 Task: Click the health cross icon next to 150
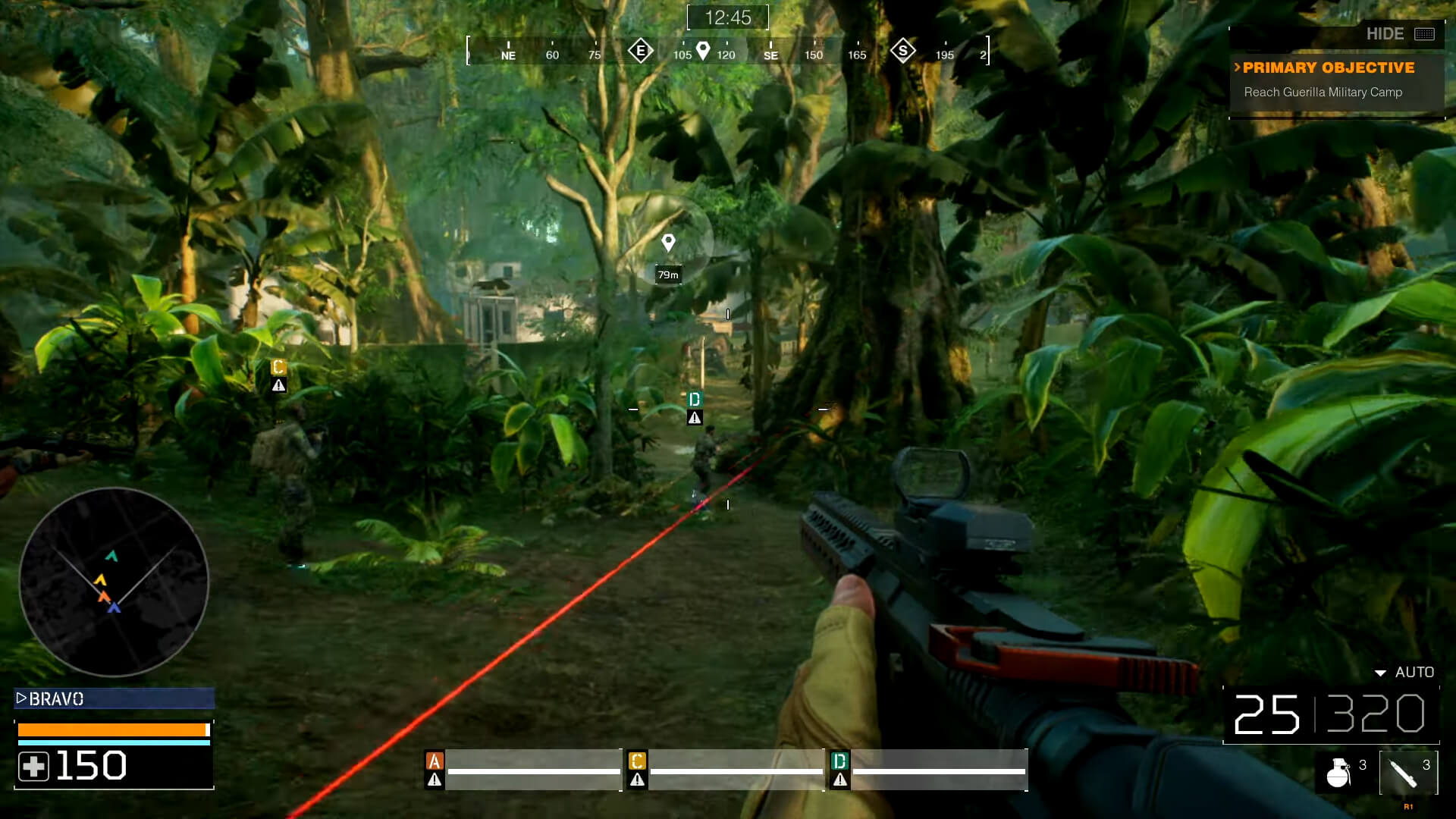[x=36, y=765]
